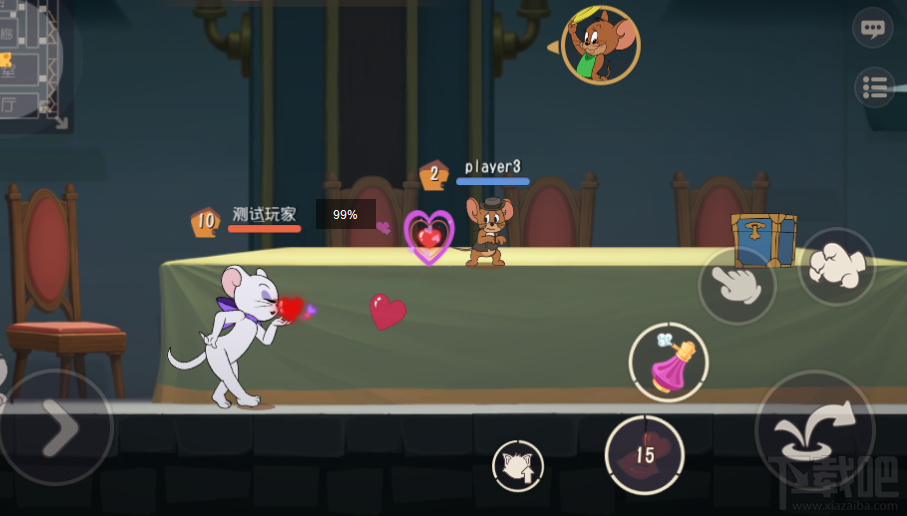Select the Jerry teammate portrait indicator

point(600,45)
